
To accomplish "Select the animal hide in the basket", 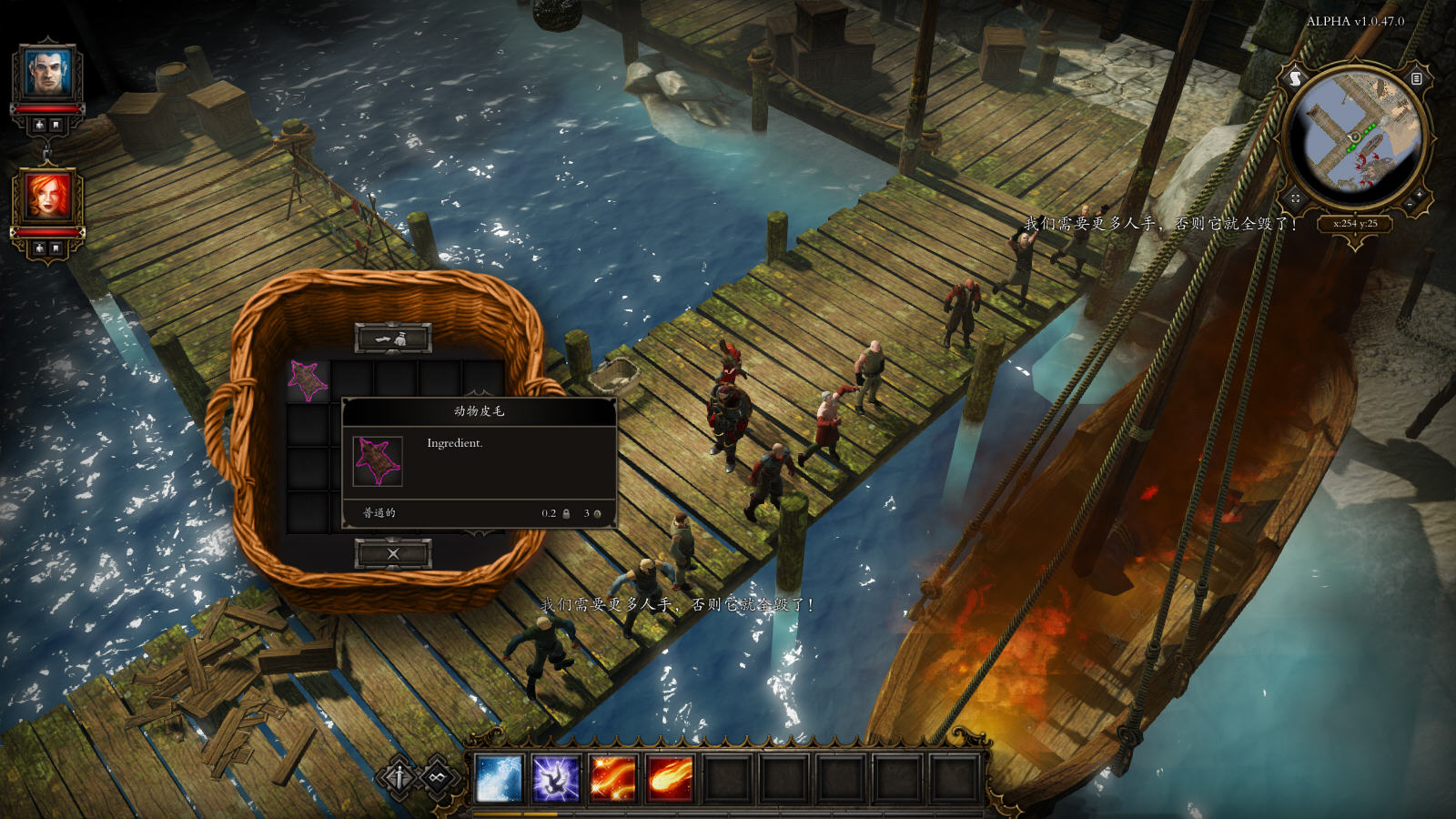I will click(x=308, y=379).
